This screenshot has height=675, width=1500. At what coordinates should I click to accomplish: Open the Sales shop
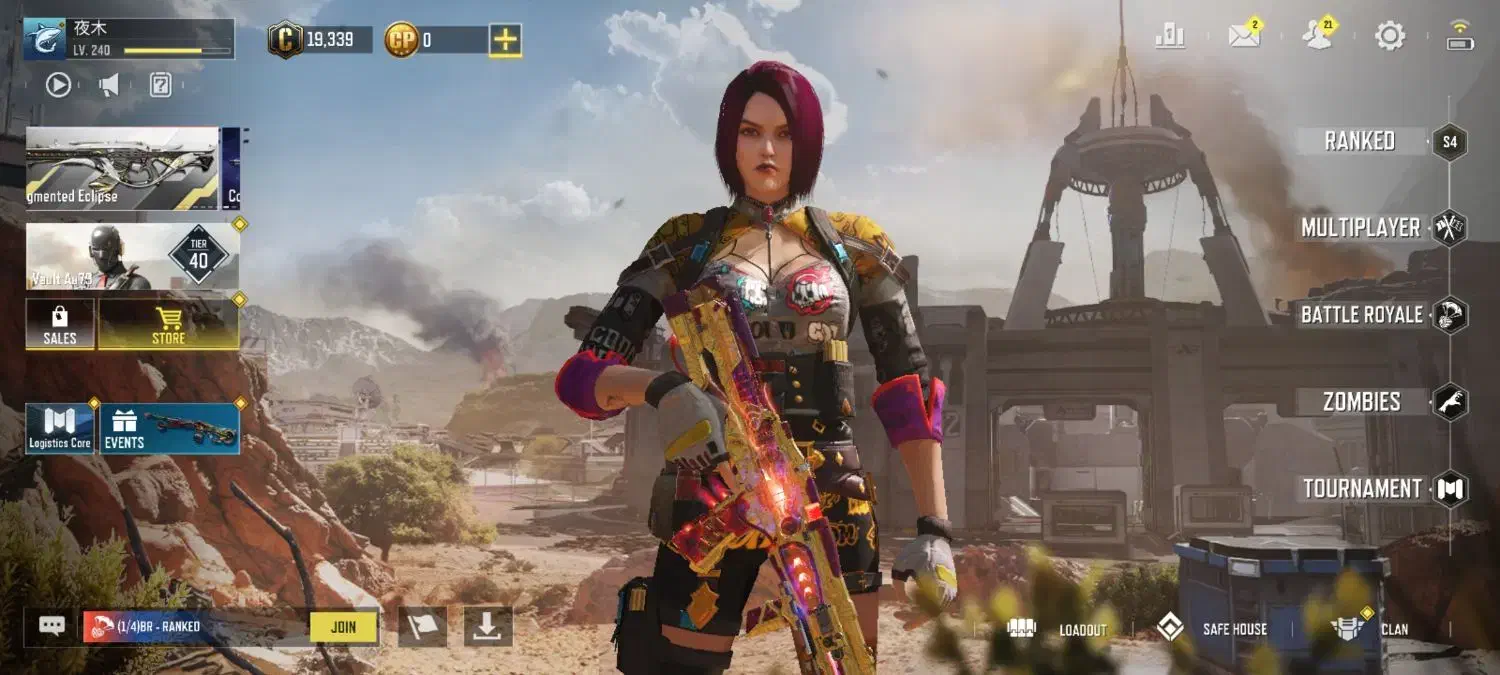coord(60,324)
